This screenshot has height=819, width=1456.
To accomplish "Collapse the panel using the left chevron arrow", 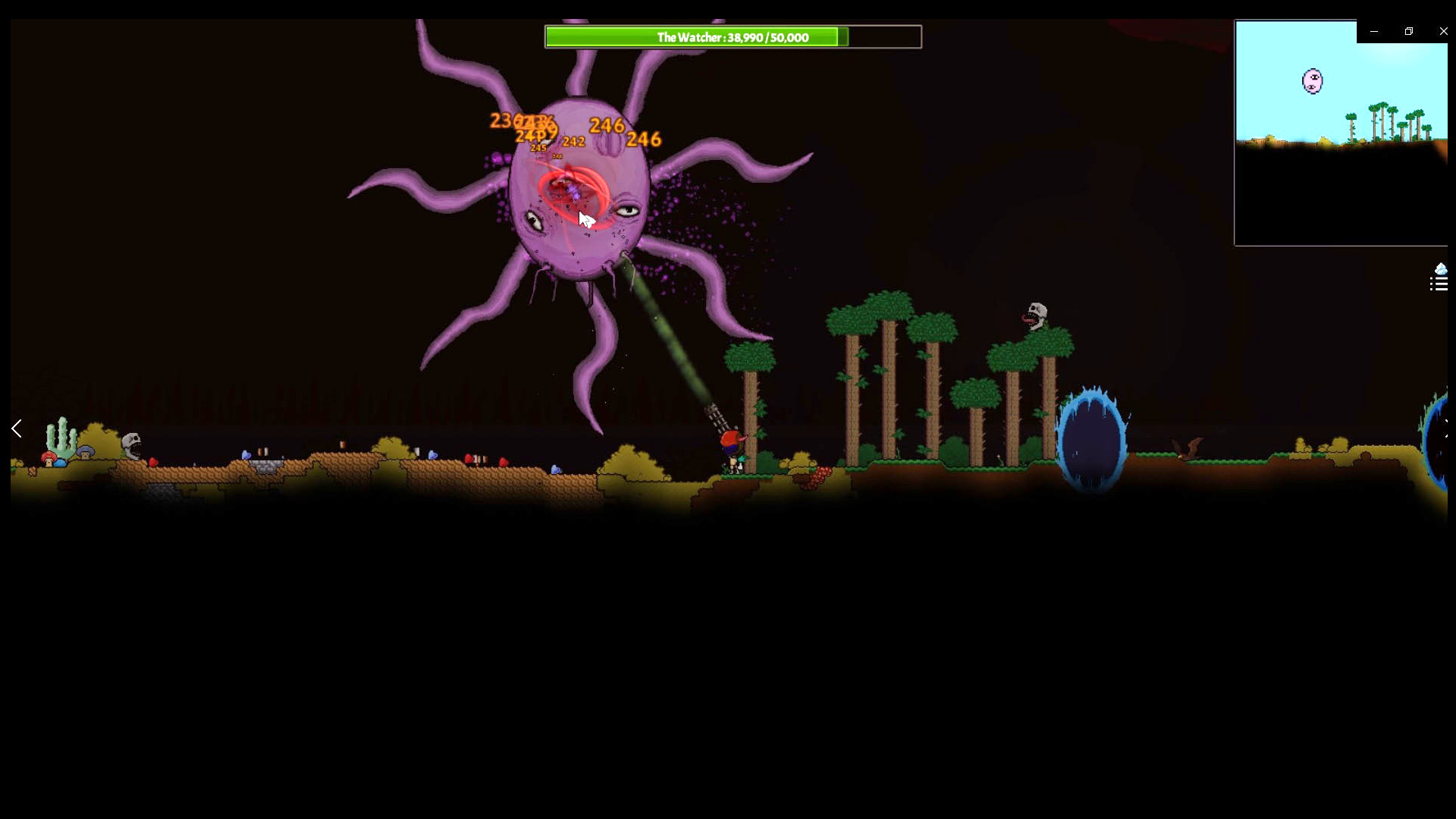I will [15, 428].
